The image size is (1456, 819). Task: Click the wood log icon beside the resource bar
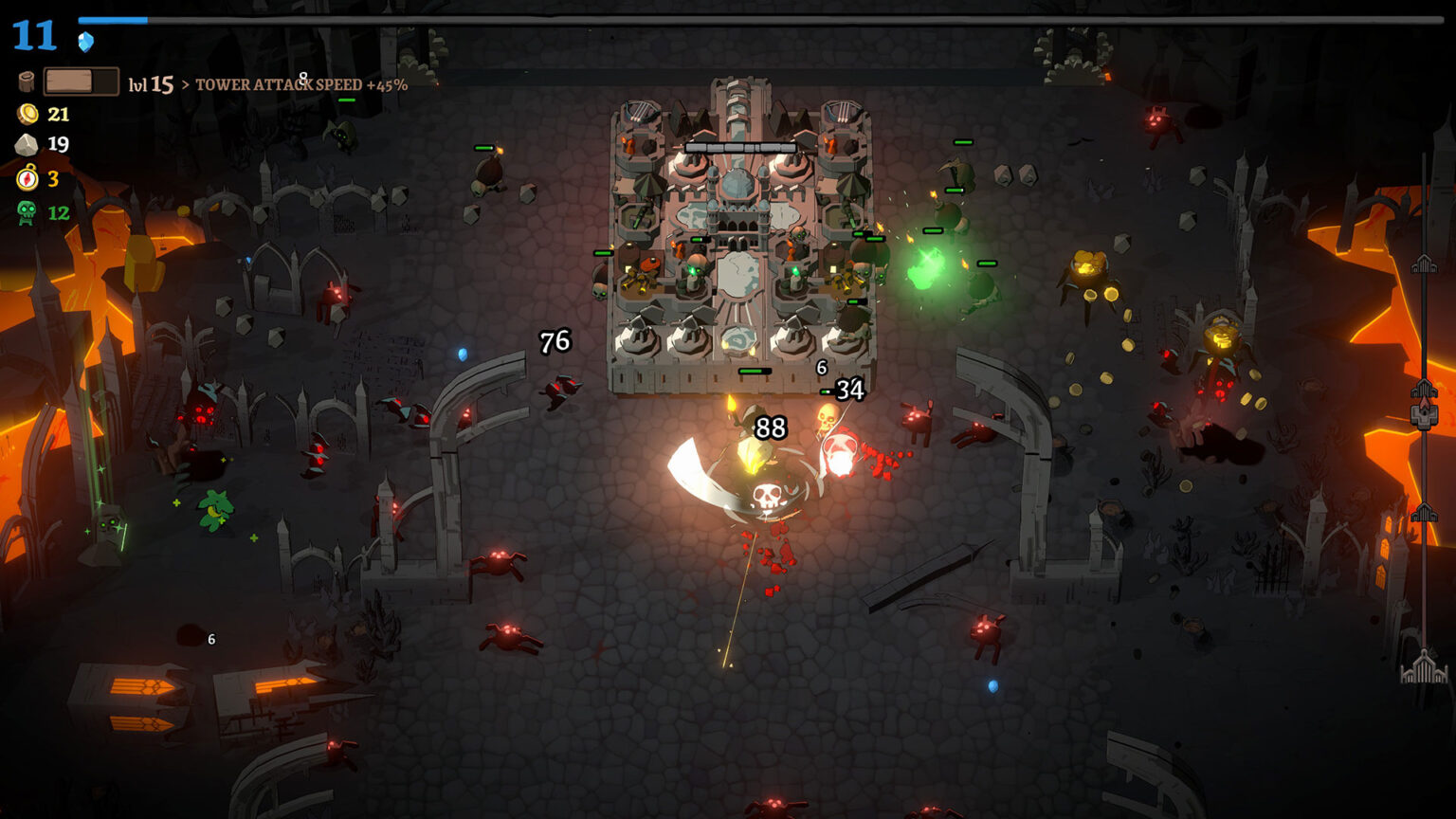pyautogui.click(x=27, y=81)
